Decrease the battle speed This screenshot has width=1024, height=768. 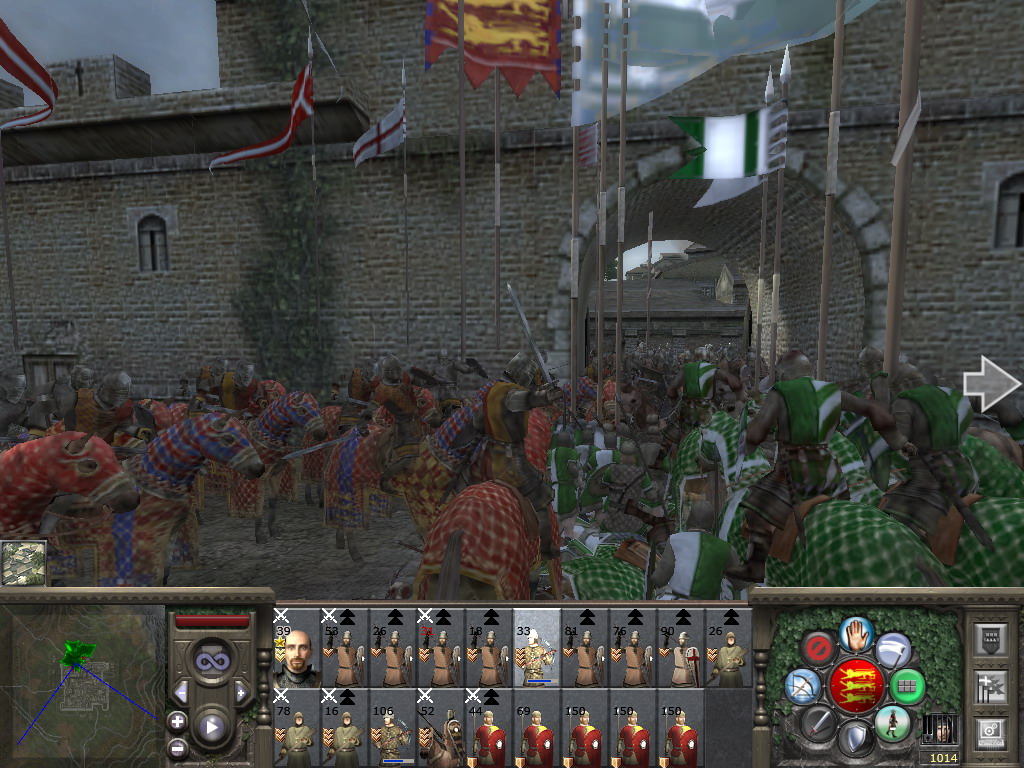(181, 692)
